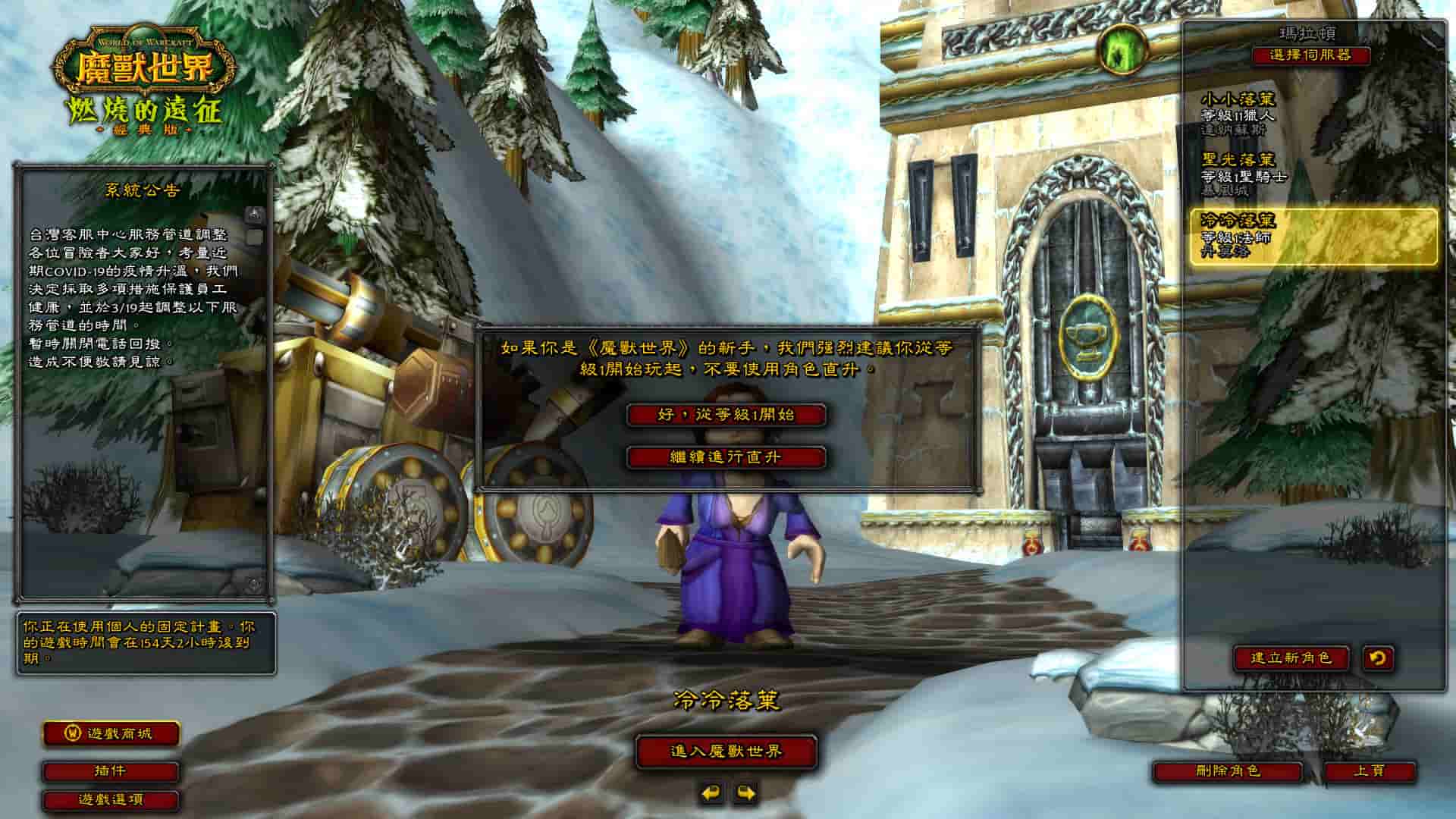Open the 遊戲選項 game options

[111, 800]
